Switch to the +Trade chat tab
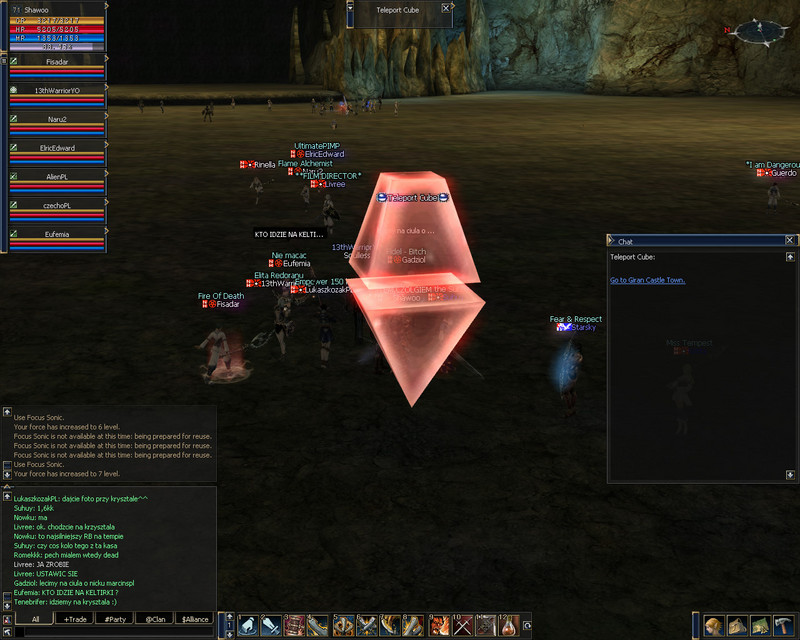This screenshot has width=800, height=640. coord(74,619)
